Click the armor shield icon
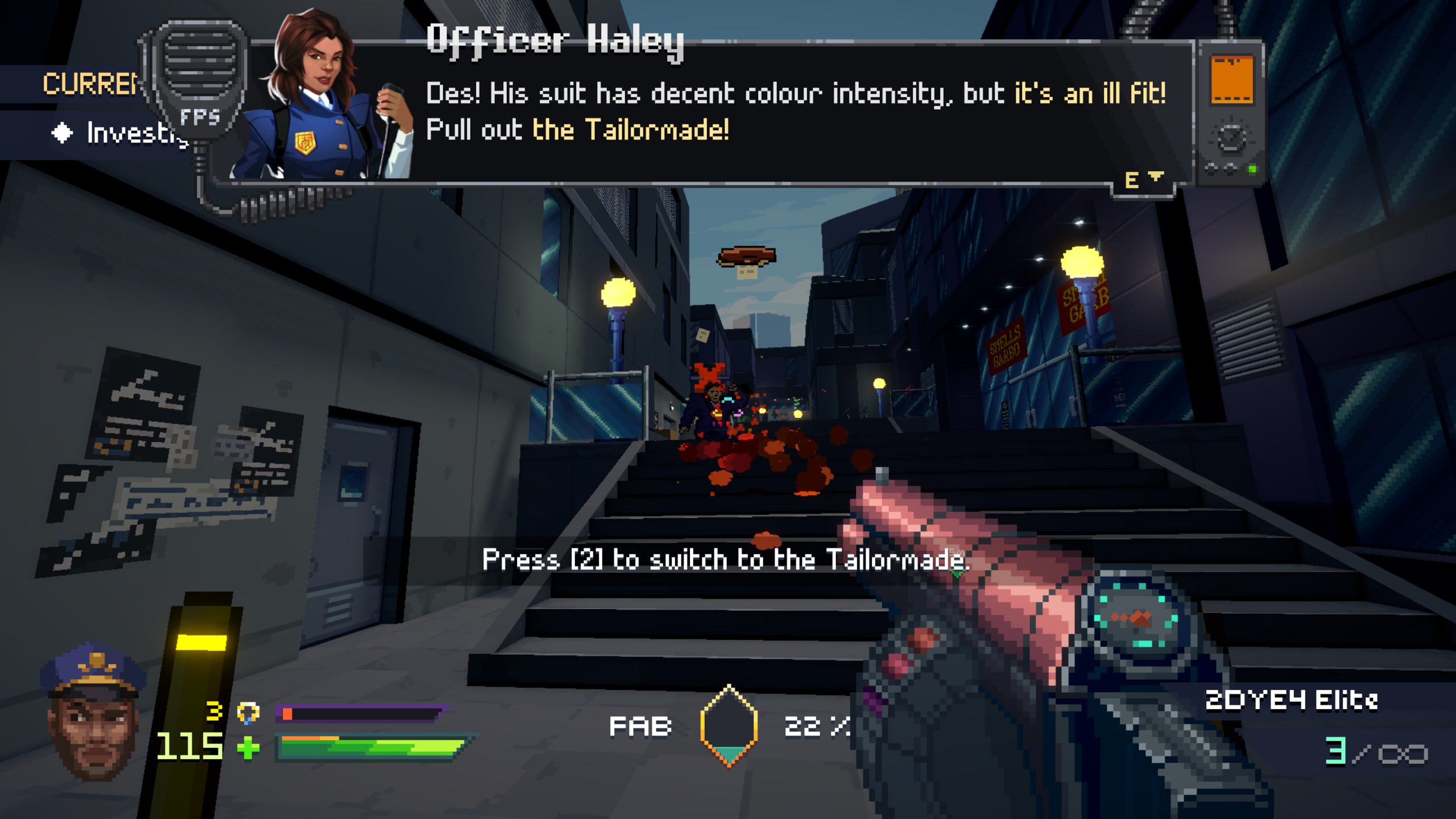Image resolution: width=1456 pixels, height=819 pixels. click(248, 713)
